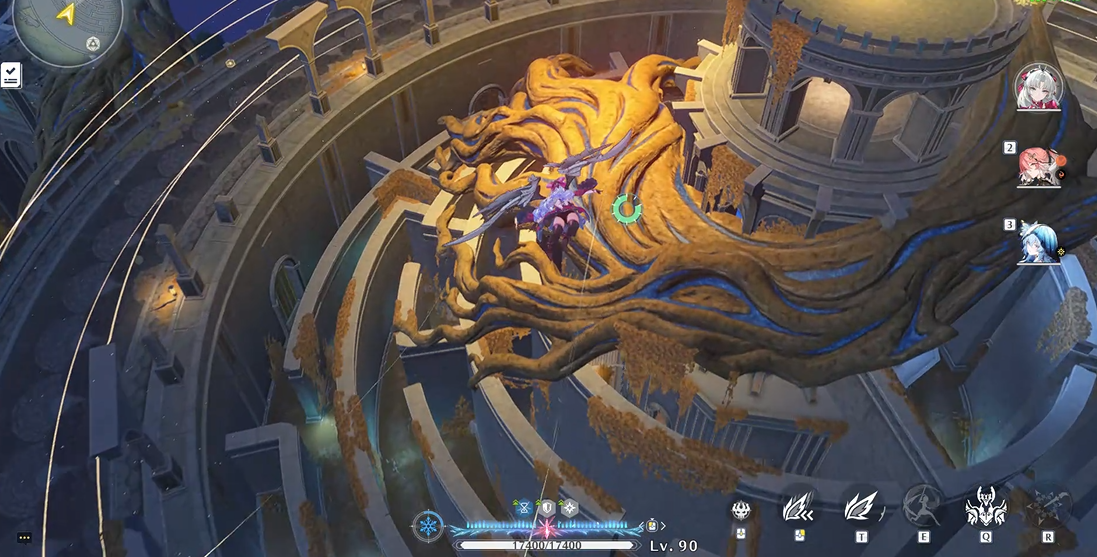The height and width of the screenshot is (557, 1097).
Task: Activate the dimmed ultimate skill bound to R
Action: click(1047, 507)
